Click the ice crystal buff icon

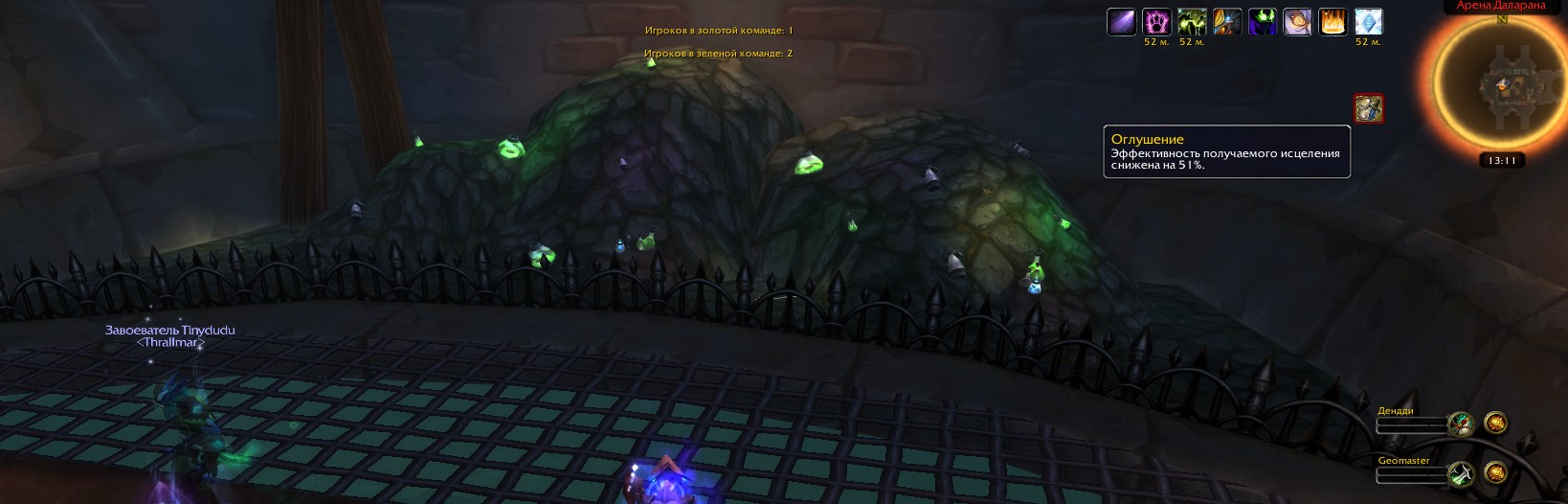[1369, 22]
